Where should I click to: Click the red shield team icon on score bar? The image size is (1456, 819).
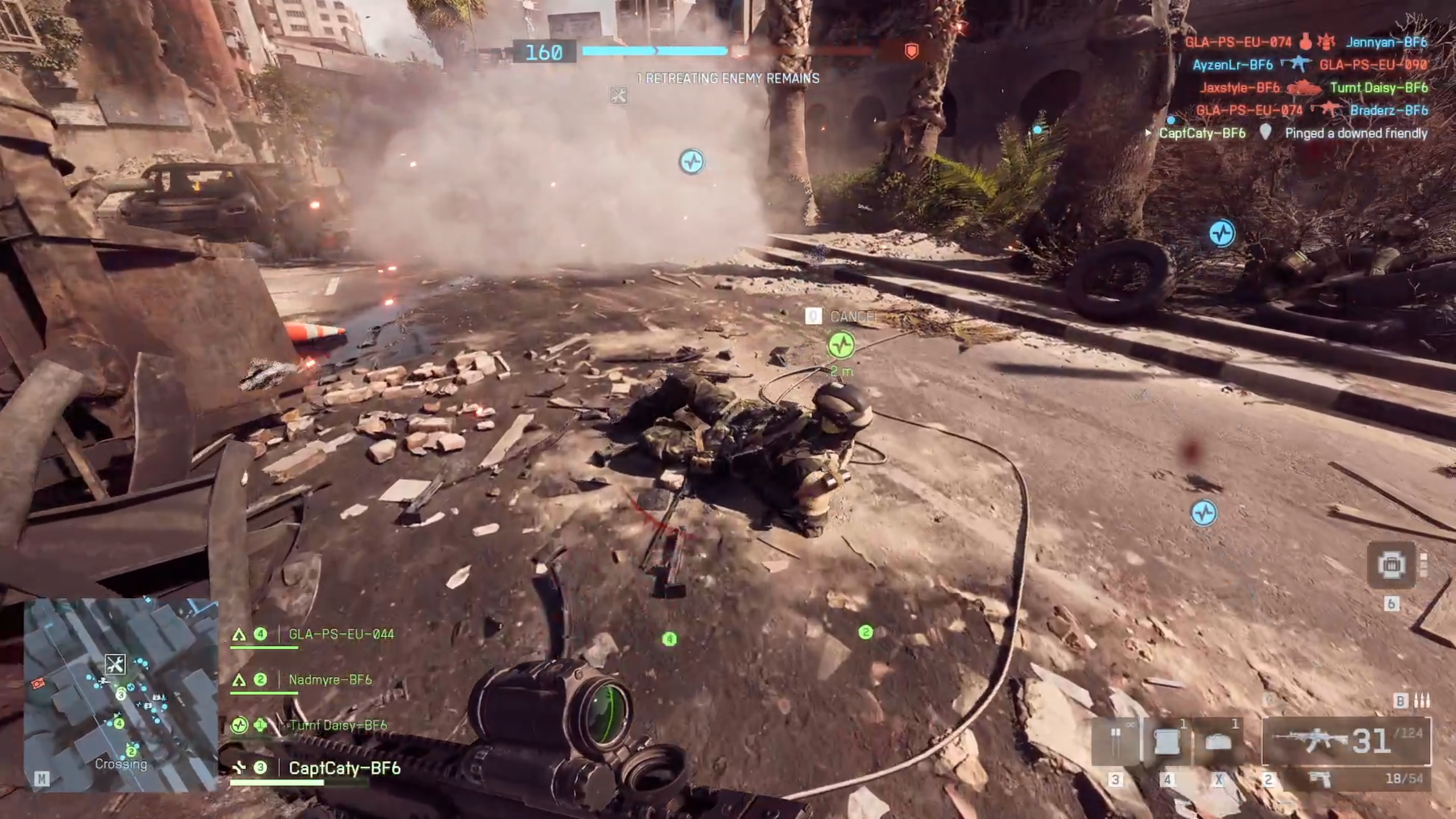click(911, 52)
